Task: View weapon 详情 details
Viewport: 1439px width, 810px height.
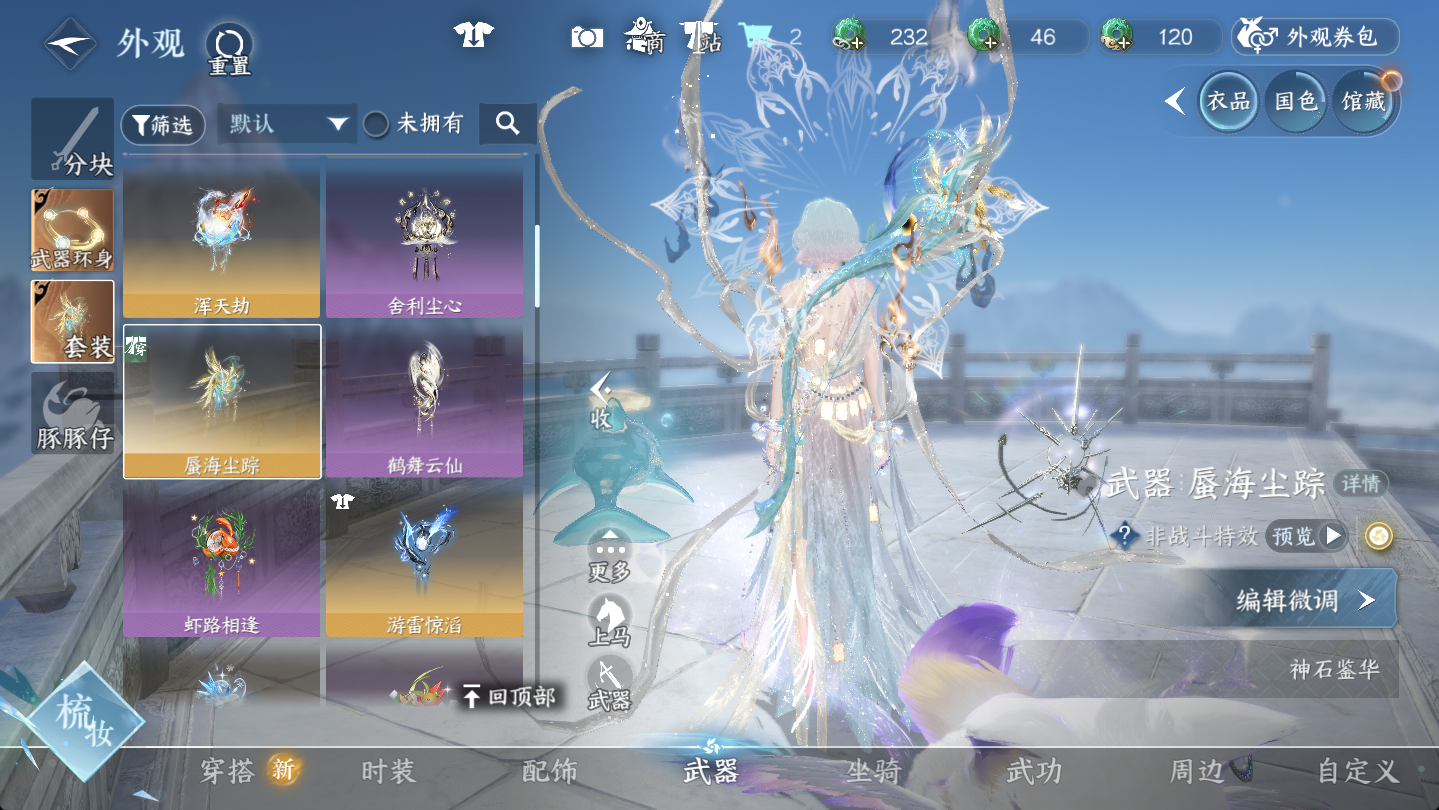Action: click(x=1360, y=484)
